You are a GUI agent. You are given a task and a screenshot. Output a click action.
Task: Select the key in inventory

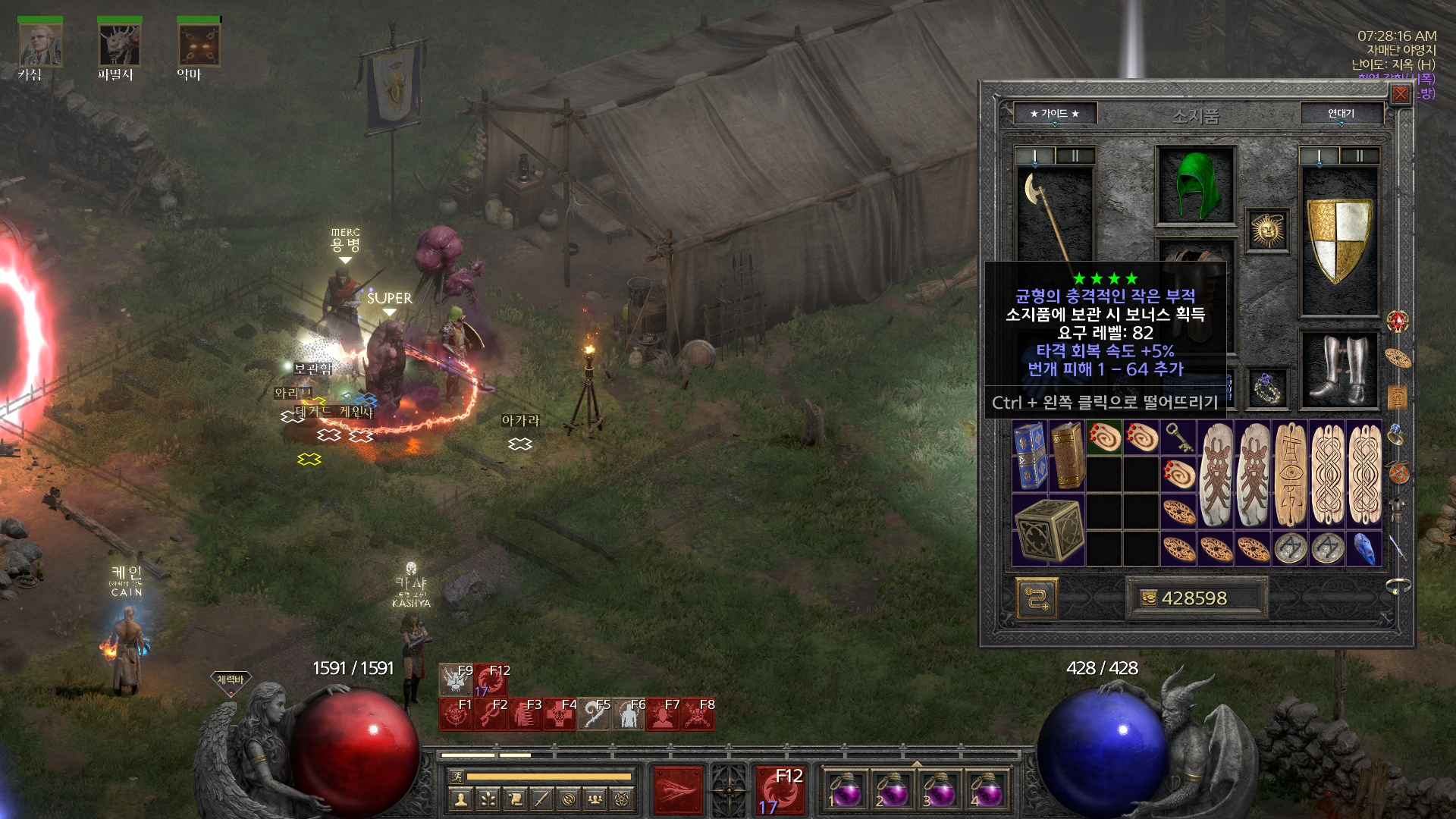pos(1178,437)
